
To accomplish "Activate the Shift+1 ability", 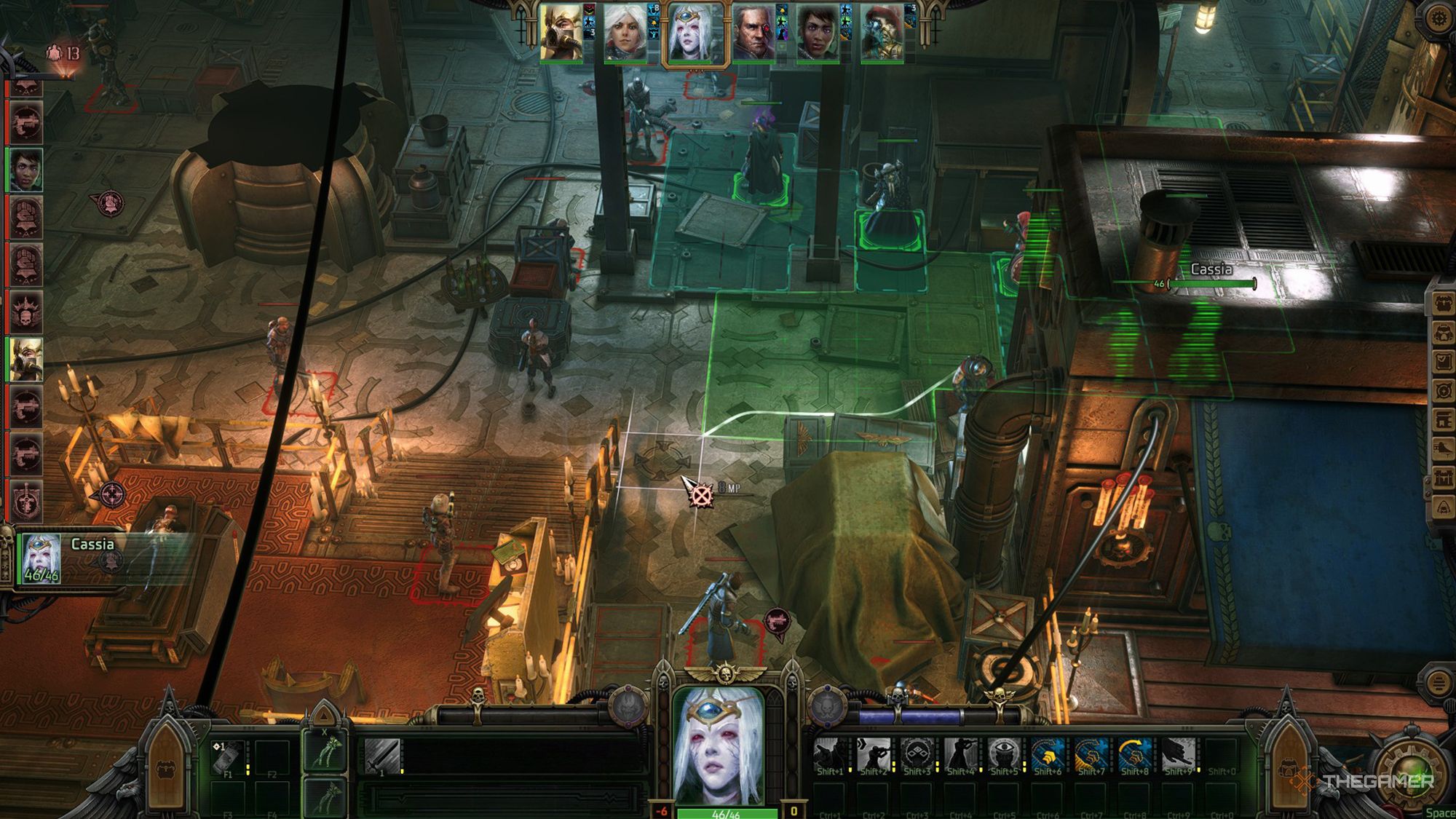I will (x=829, y=756).
